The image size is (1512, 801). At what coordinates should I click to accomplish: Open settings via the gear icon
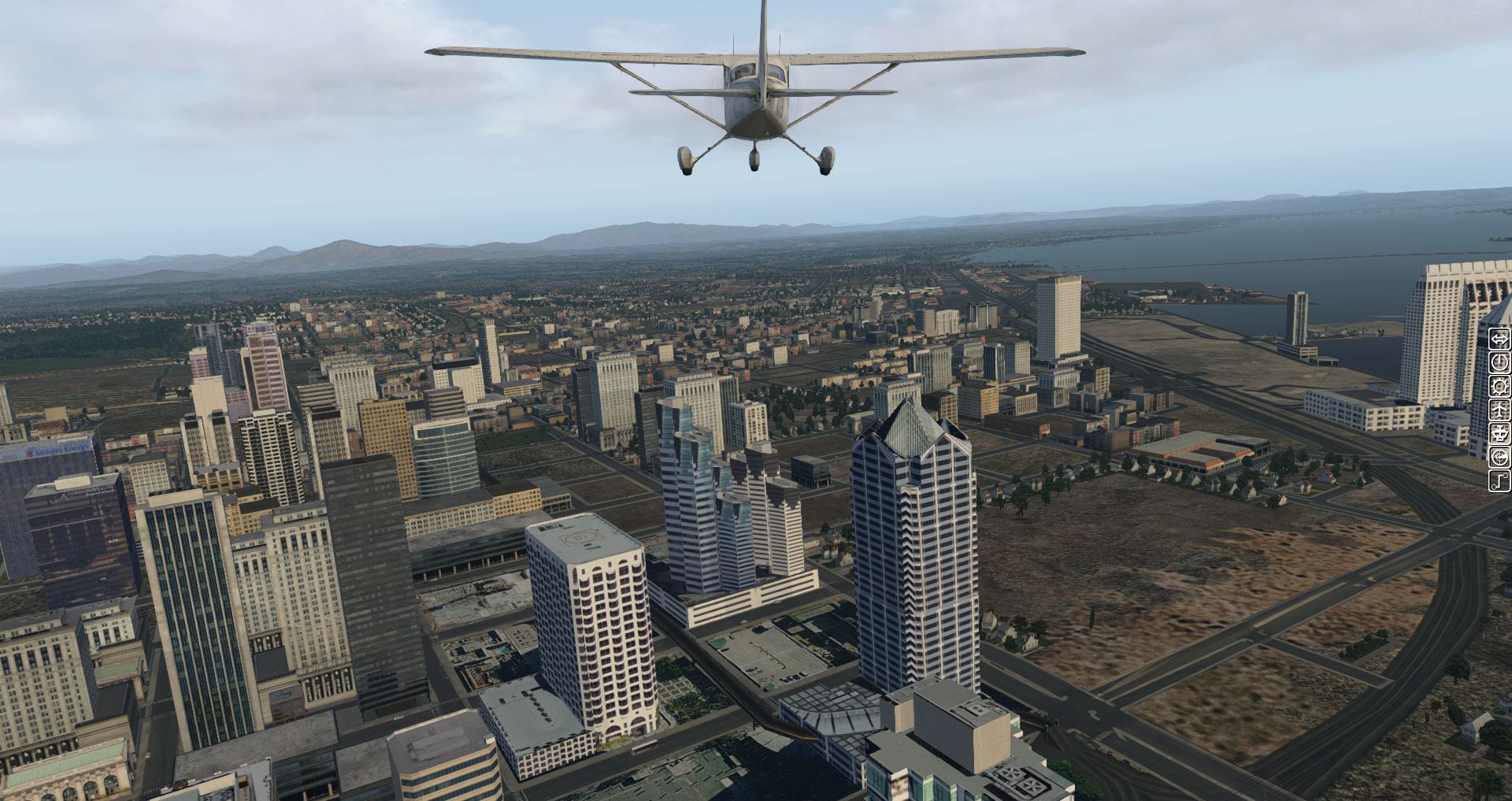(1499, 386)
